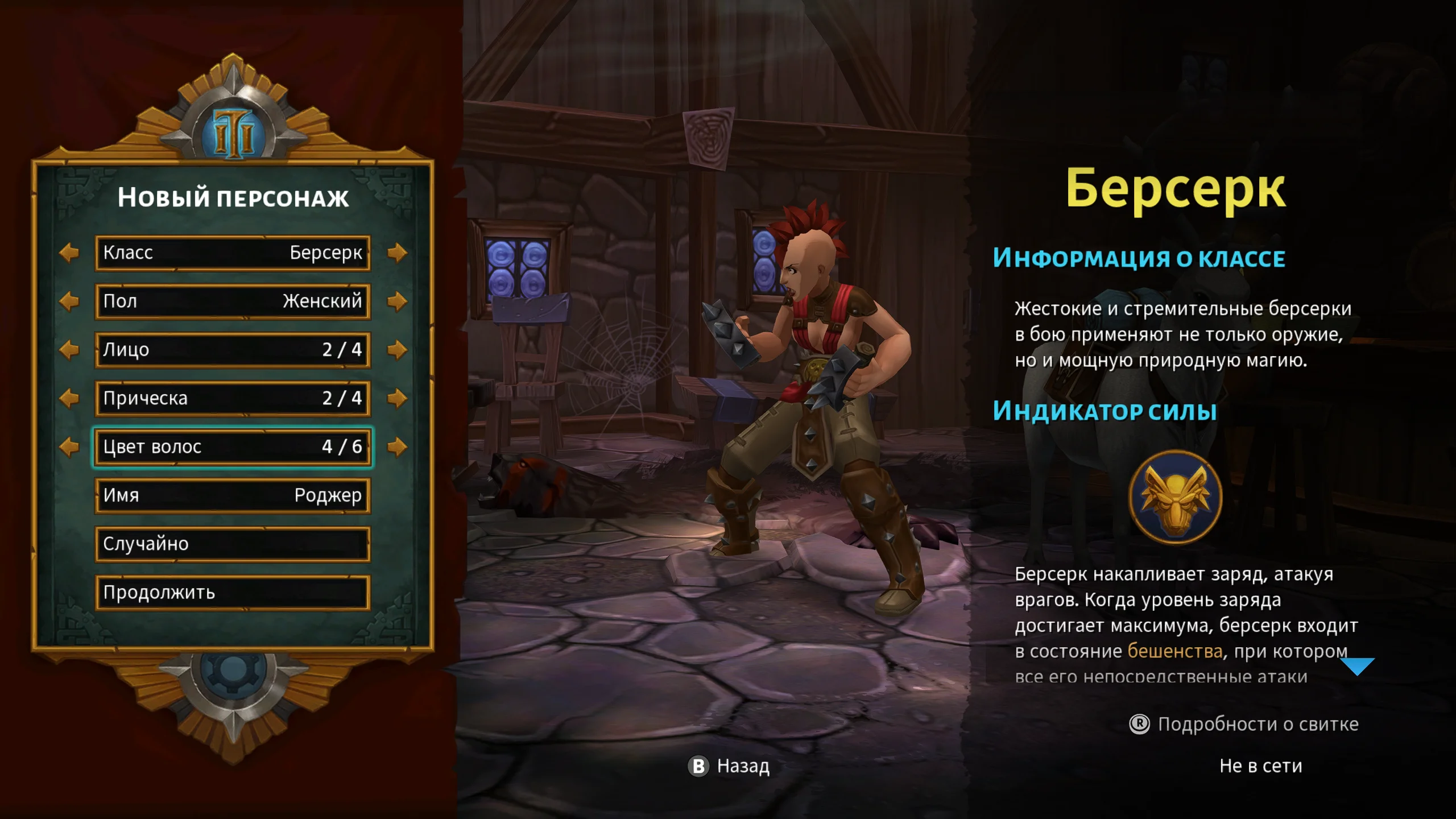The height and width of the screenshot is (819, 1456).
Task: Confirm character with Продолжить
Action: click(x=233, y=593)
